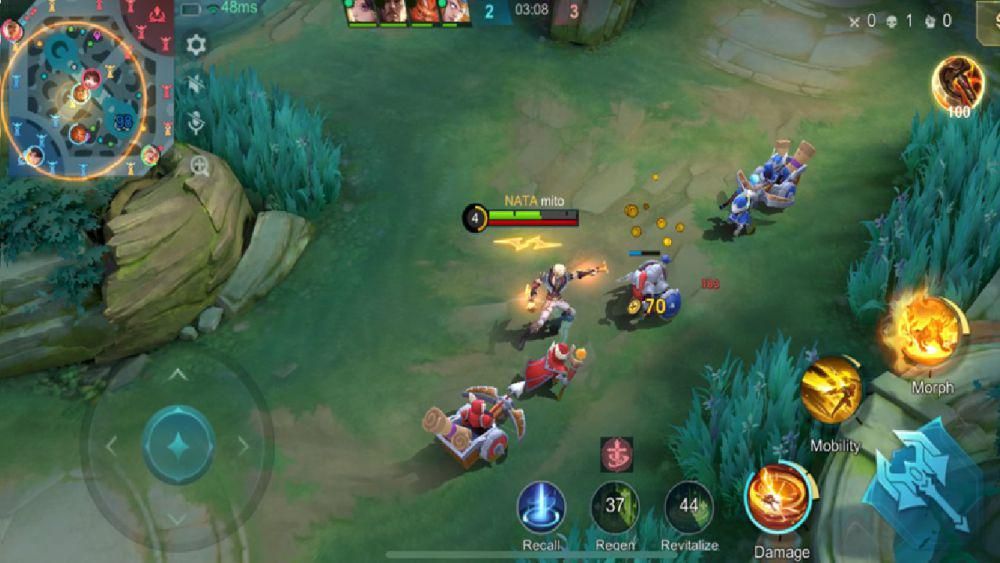This screenshot has height=563, width=1000.
Task: Trigger the Revitalize spell
Action: coord(689,508)
